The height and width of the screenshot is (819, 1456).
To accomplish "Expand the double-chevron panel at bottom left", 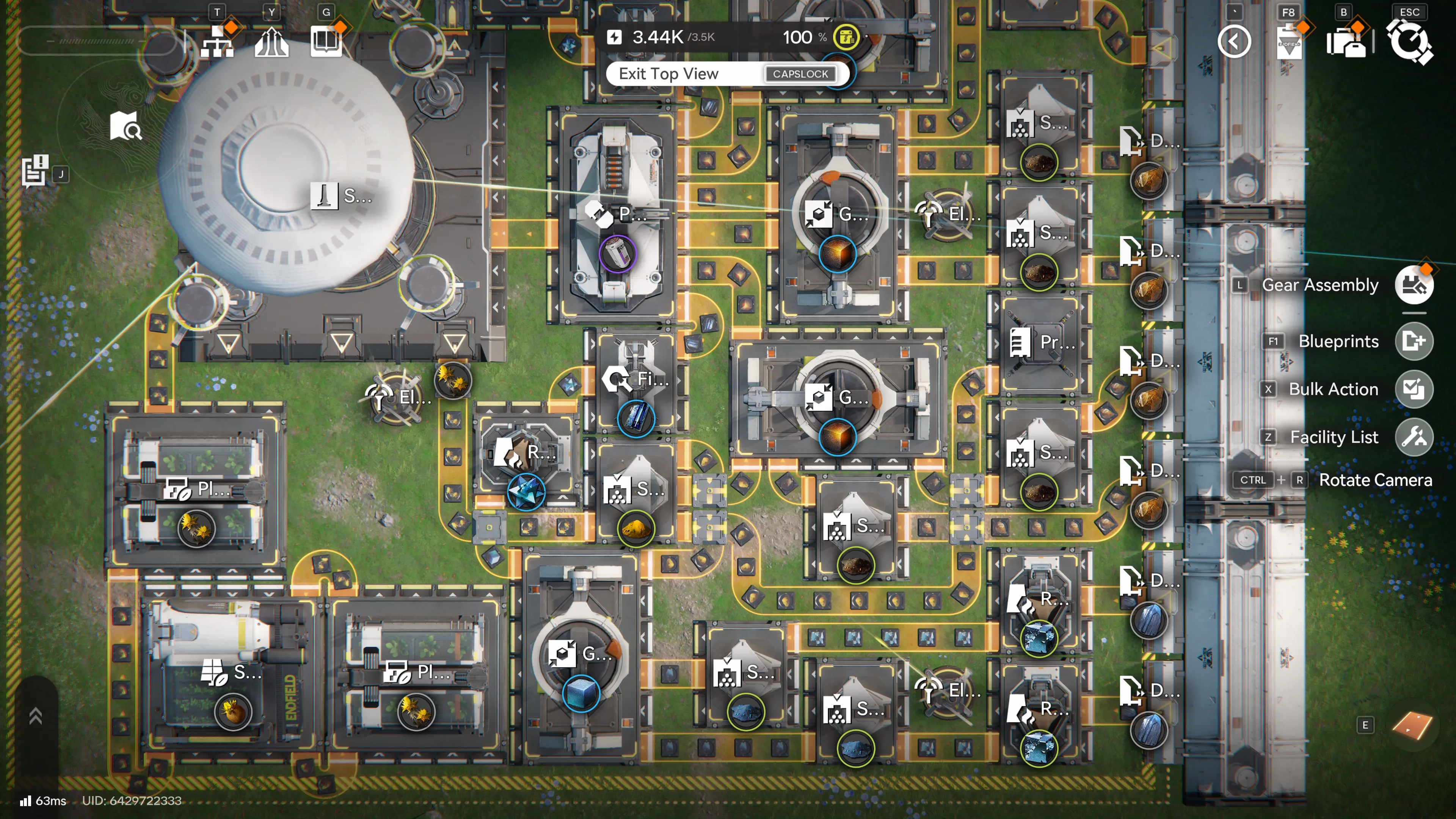I will pyautogui.click(x=35, y=715).
